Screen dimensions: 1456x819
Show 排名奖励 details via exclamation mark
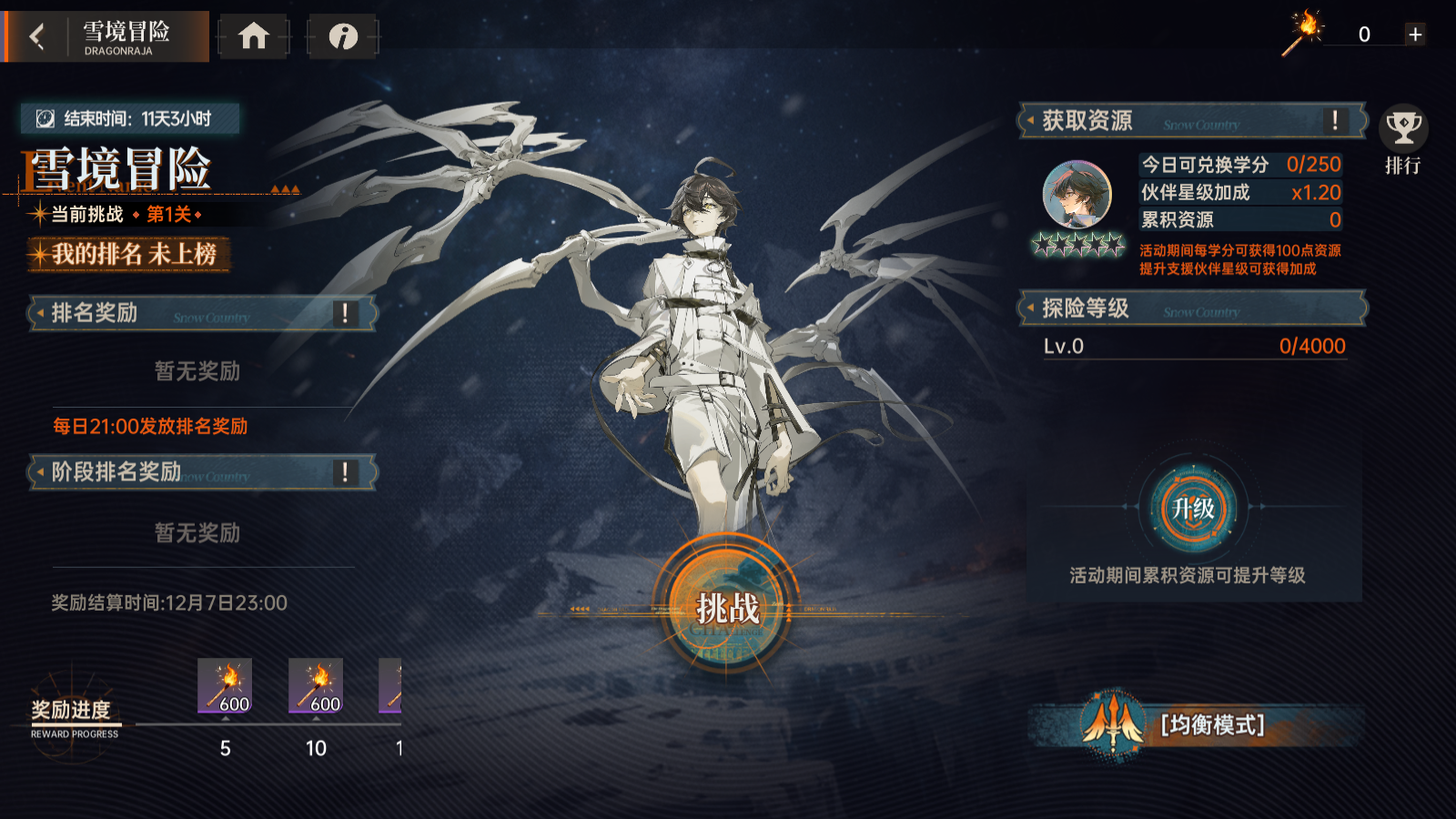point(345,313)
